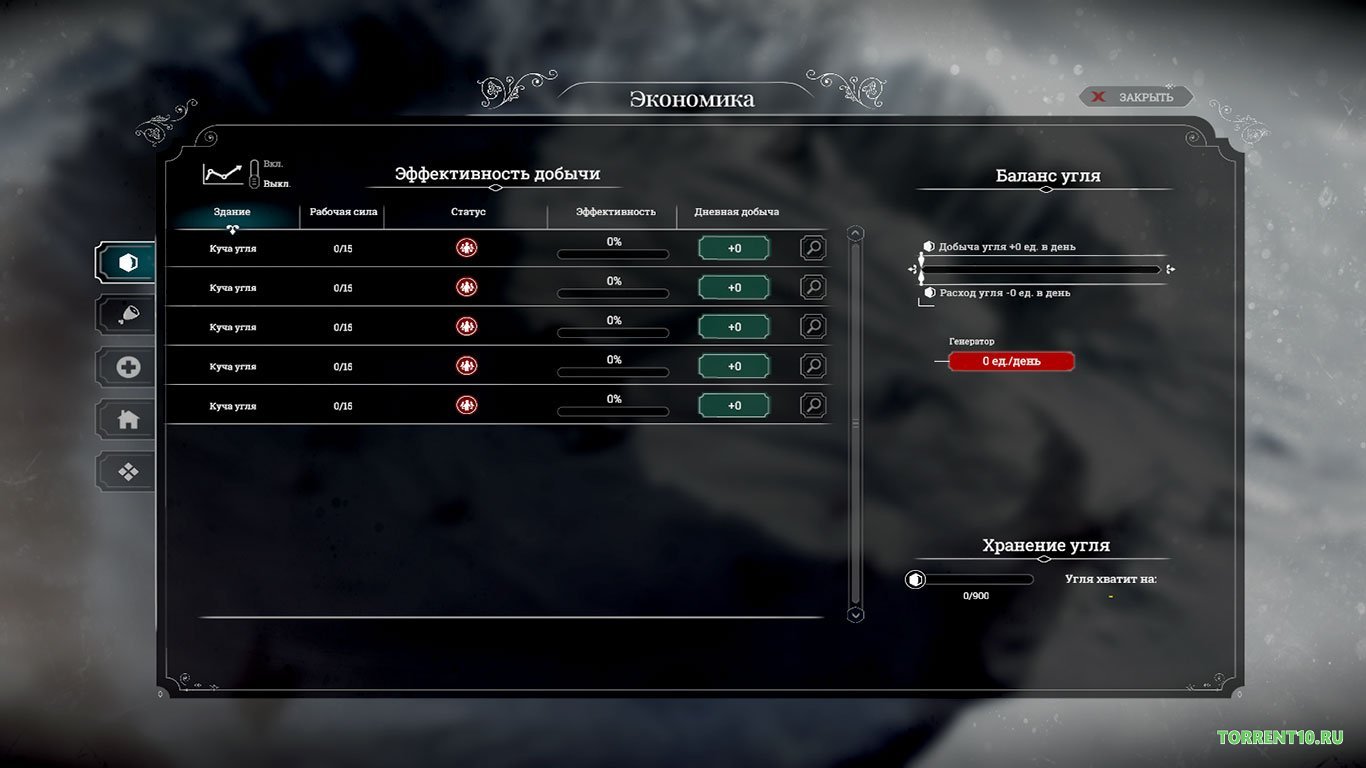Click the Эффективность column header
Image resolution: width=1366 pixels, height=768 pixels.
click(x=613, y=212)
